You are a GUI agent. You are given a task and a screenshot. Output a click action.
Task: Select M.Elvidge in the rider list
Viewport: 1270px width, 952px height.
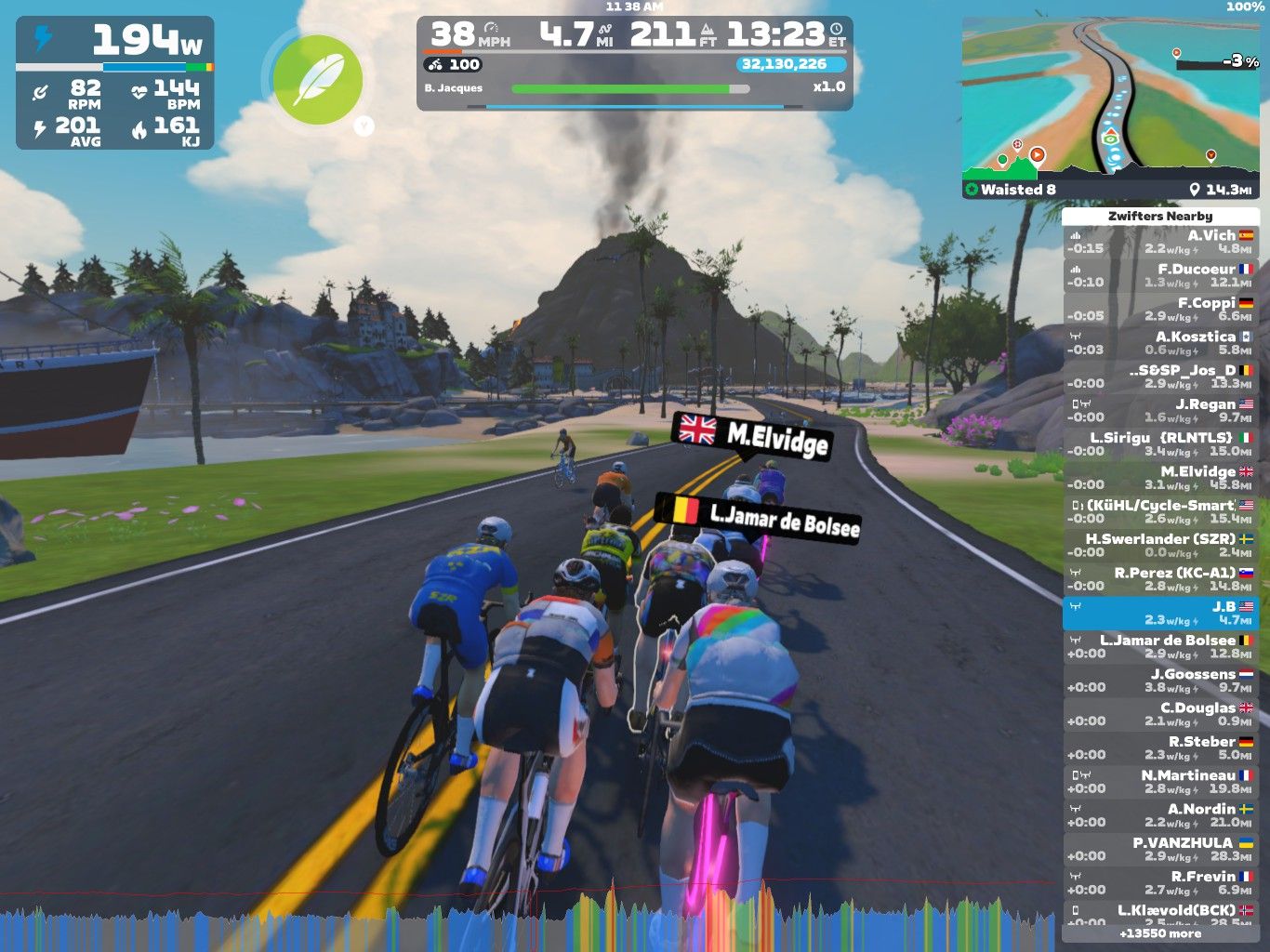click(x=1160, y=478)
